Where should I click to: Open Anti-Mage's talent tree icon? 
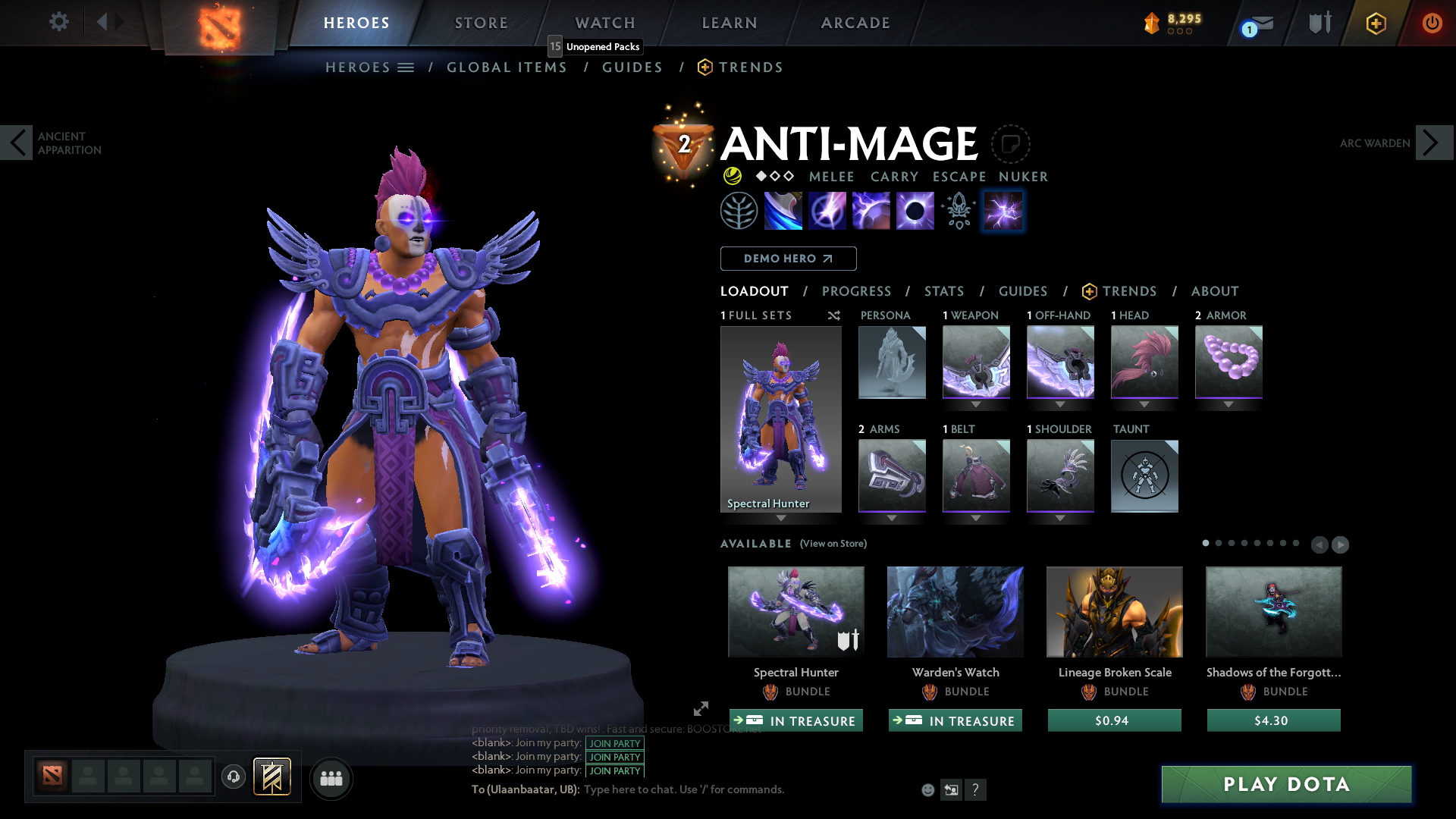(739, 210)
